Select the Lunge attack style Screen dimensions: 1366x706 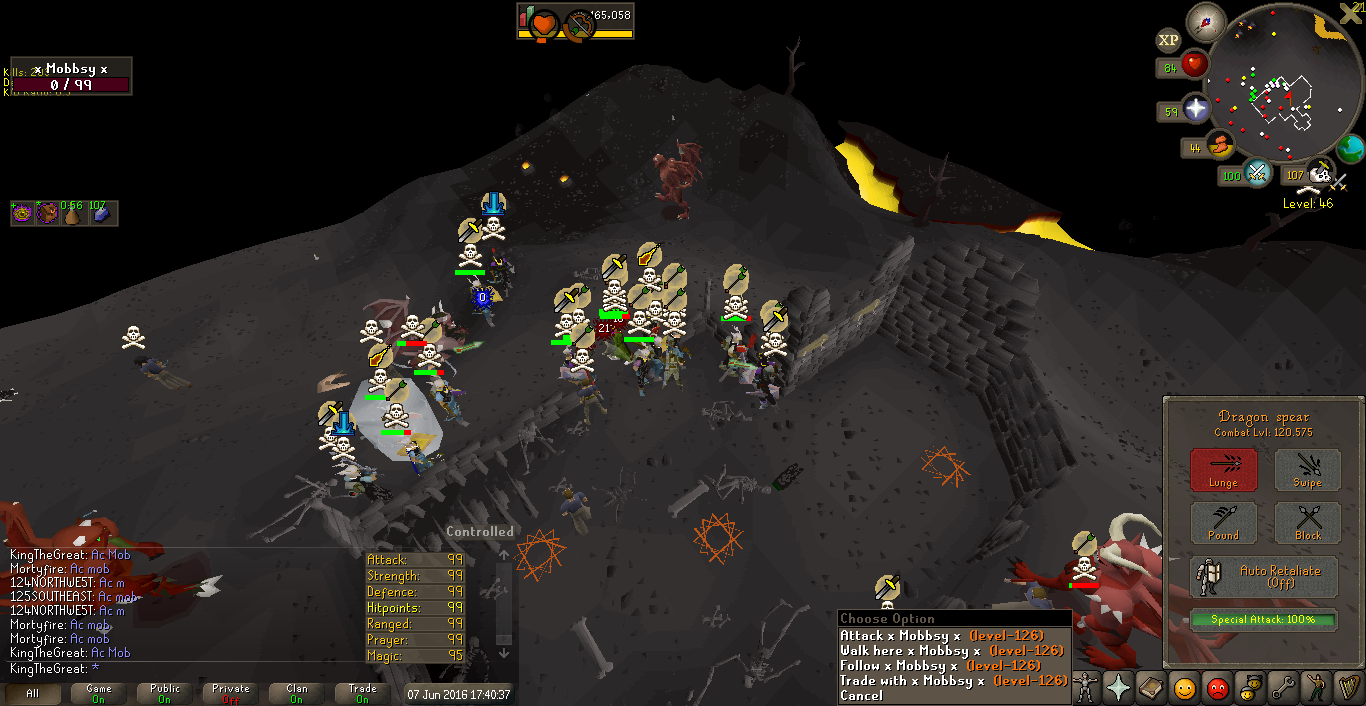point(1223,470)
